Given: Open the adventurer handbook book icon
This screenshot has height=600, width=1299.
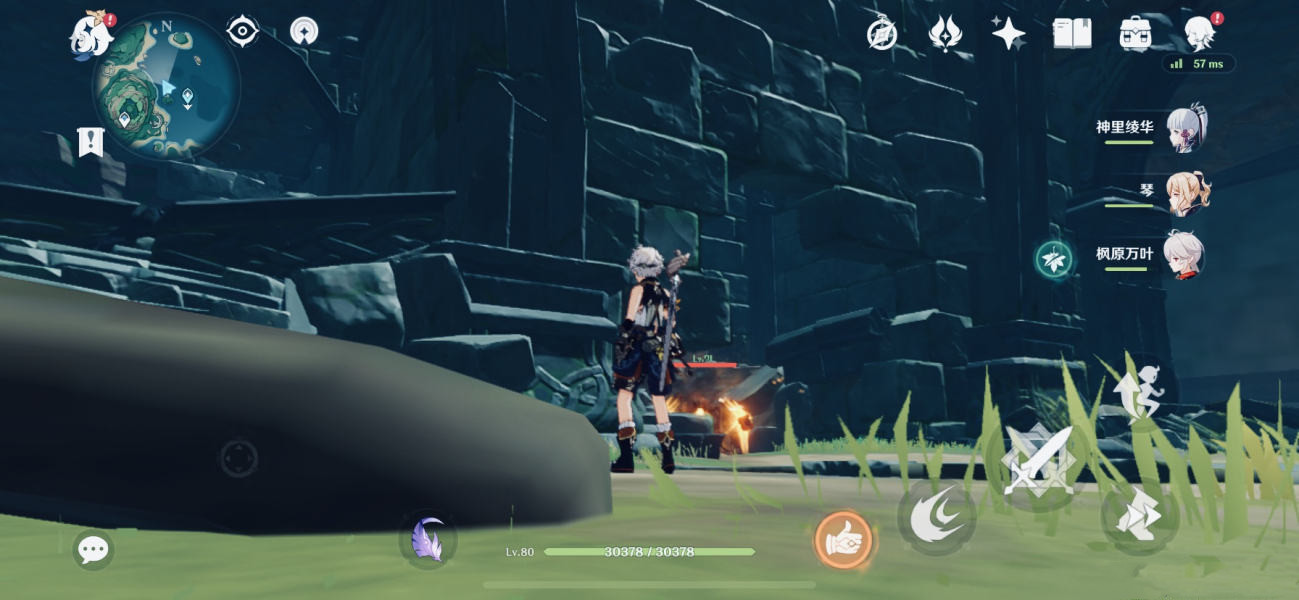Looking at the screenshot, I should 1071,34.
